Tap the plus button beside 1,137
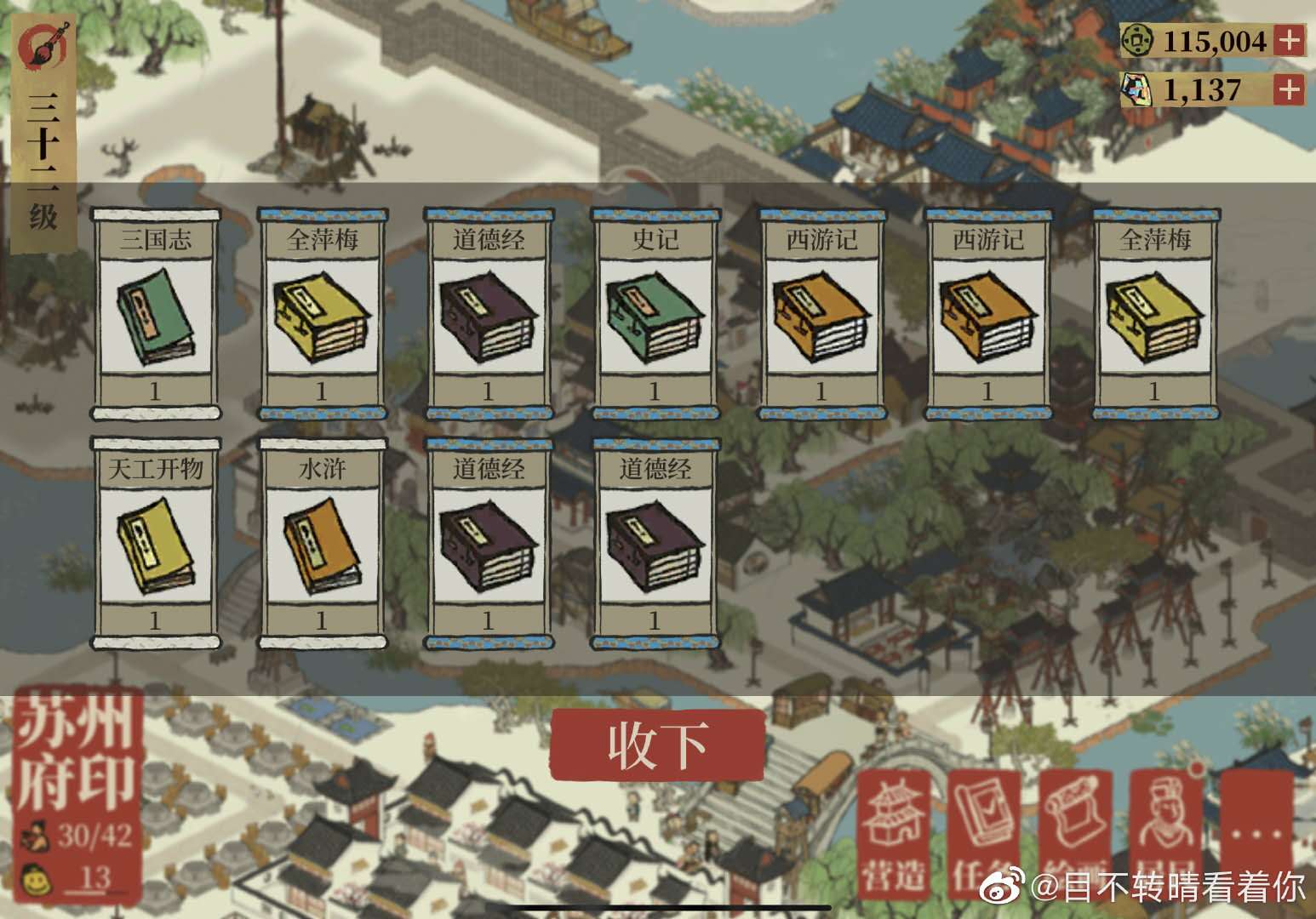 point(1290,89)
